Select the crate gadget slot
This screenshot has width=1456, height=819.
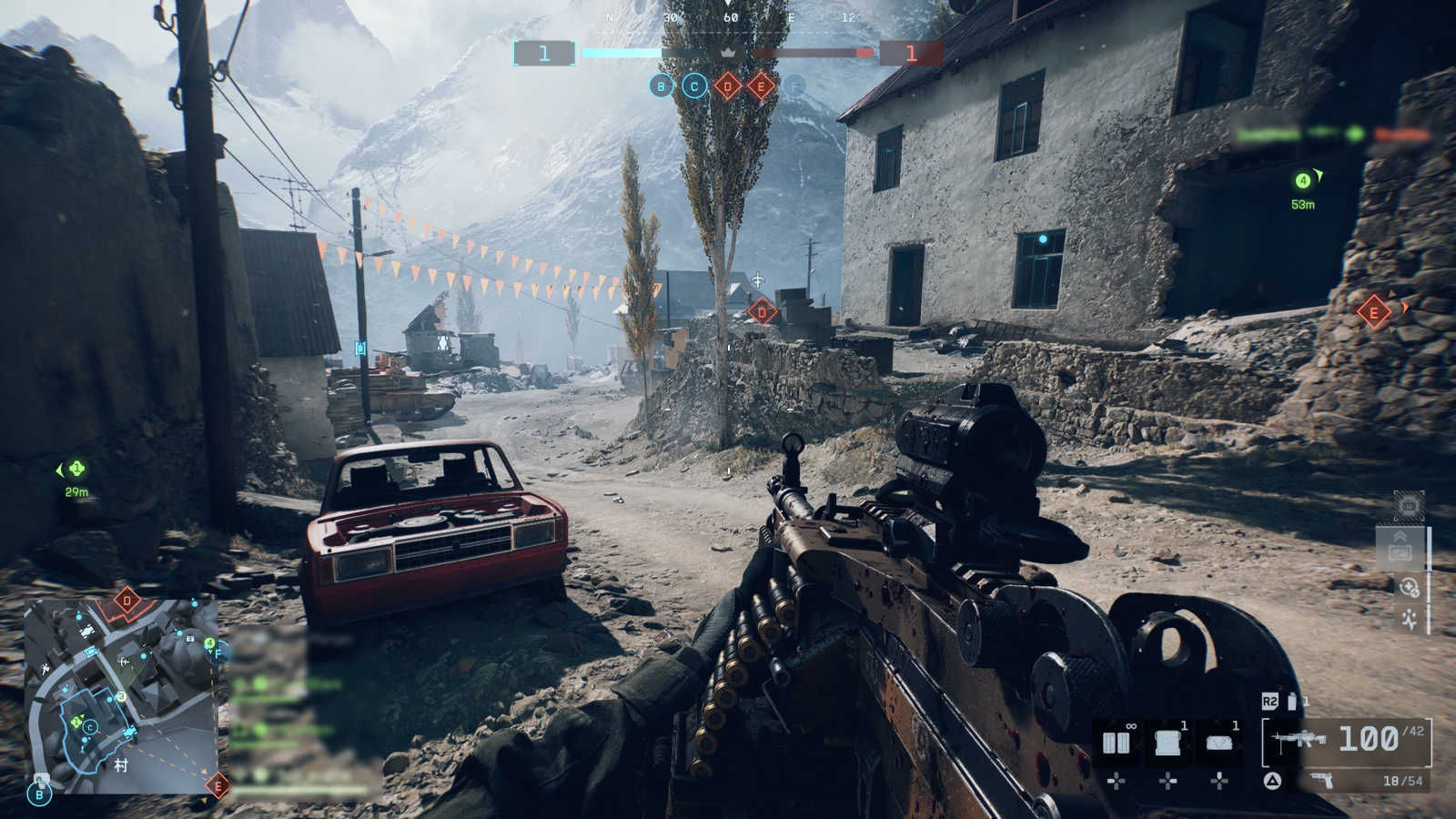(1168, 743)
